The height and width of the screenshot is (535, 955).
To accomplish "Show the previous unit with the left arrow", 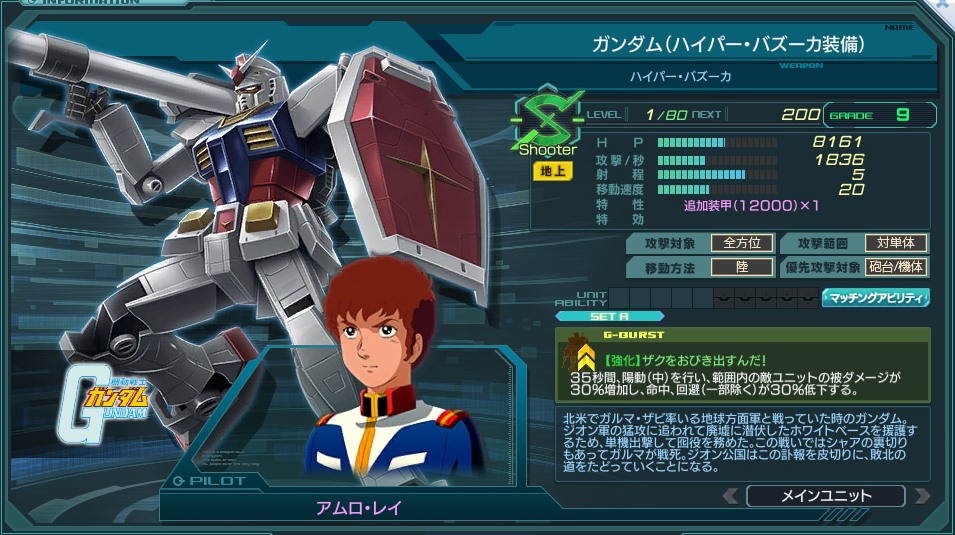I will pyautogui.click(x=731, y=496).
